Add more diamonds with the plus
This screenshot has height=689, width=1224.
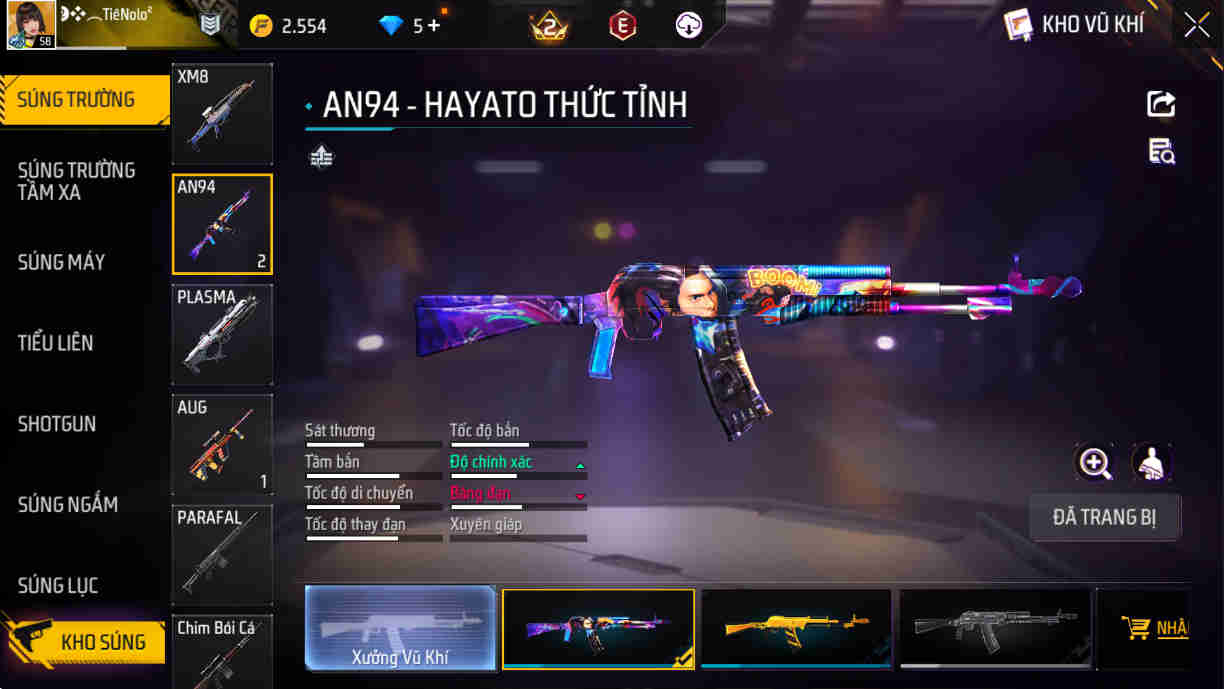point(434,26)
